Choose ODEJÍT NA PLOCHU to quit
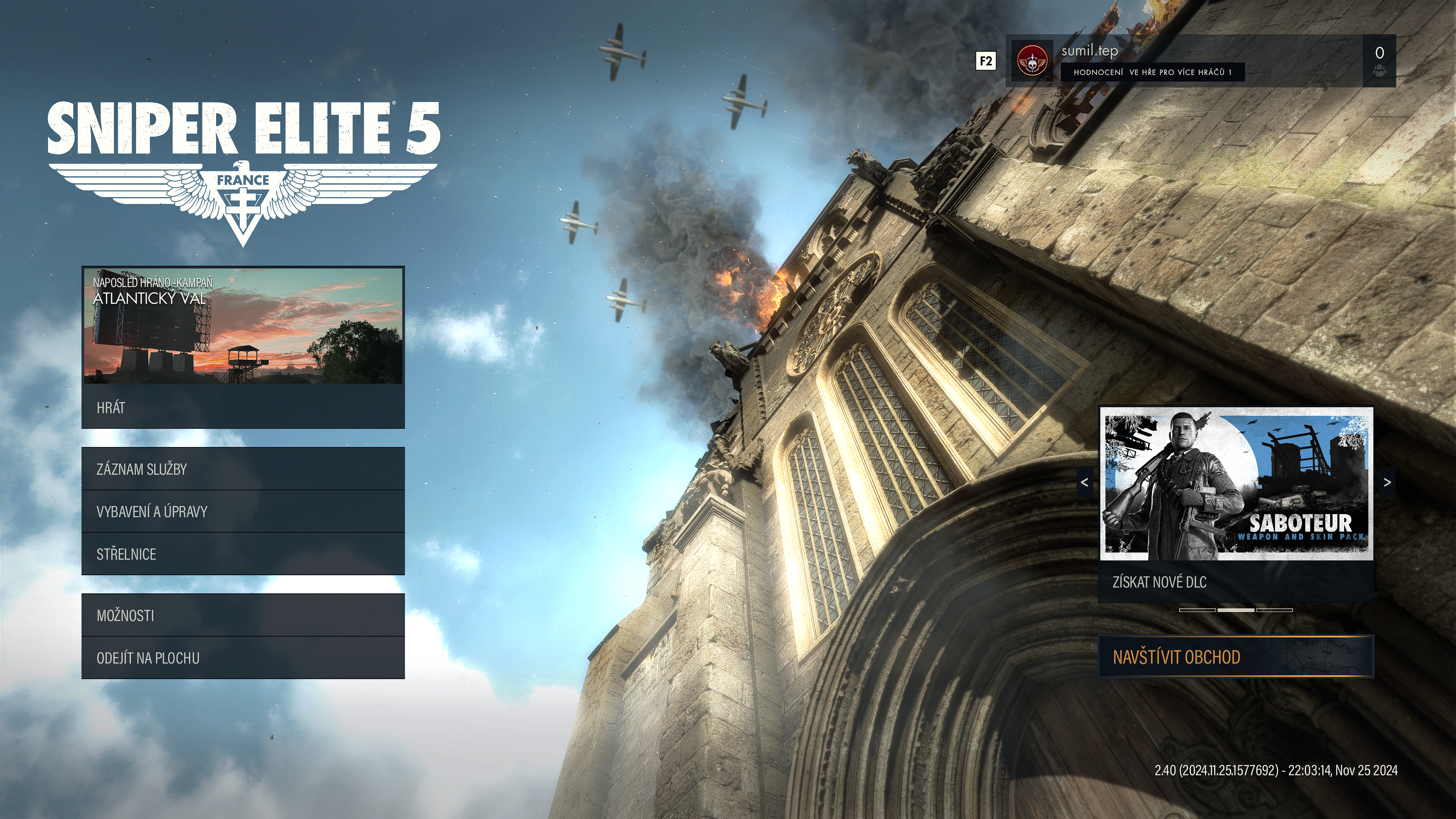Screen dimensions: 1456x819 (x=243, y=658)
